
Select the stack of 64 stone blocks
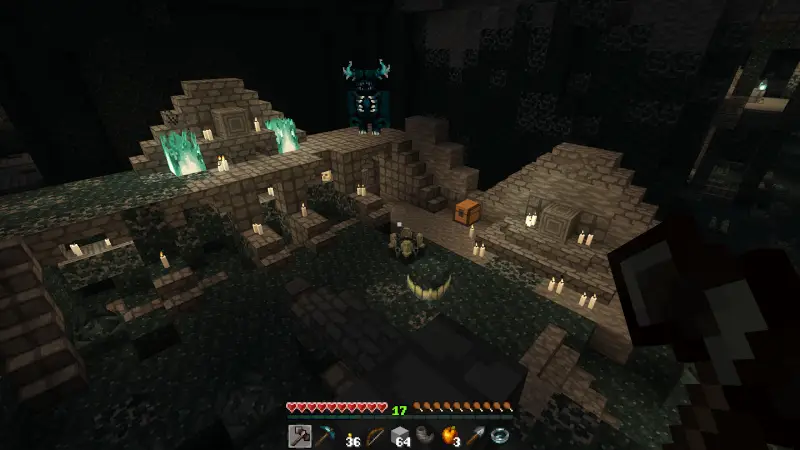399,435
